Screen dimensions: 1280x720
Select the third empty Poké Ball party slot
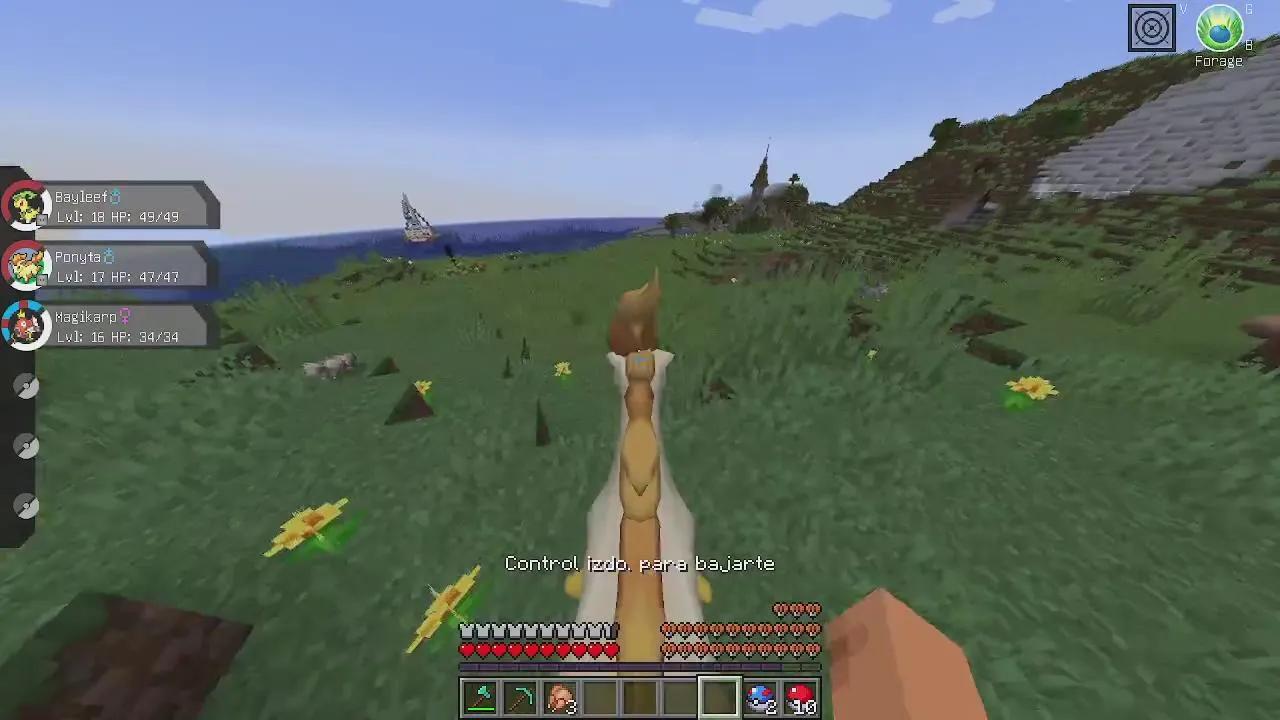[x=27, y=506]
